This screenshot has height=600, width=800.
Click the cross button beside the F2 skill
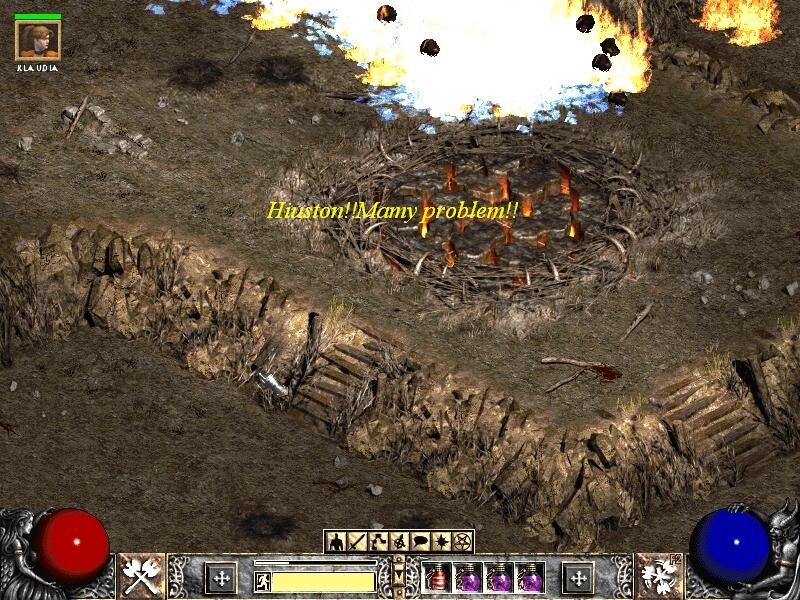pos(579,578)
